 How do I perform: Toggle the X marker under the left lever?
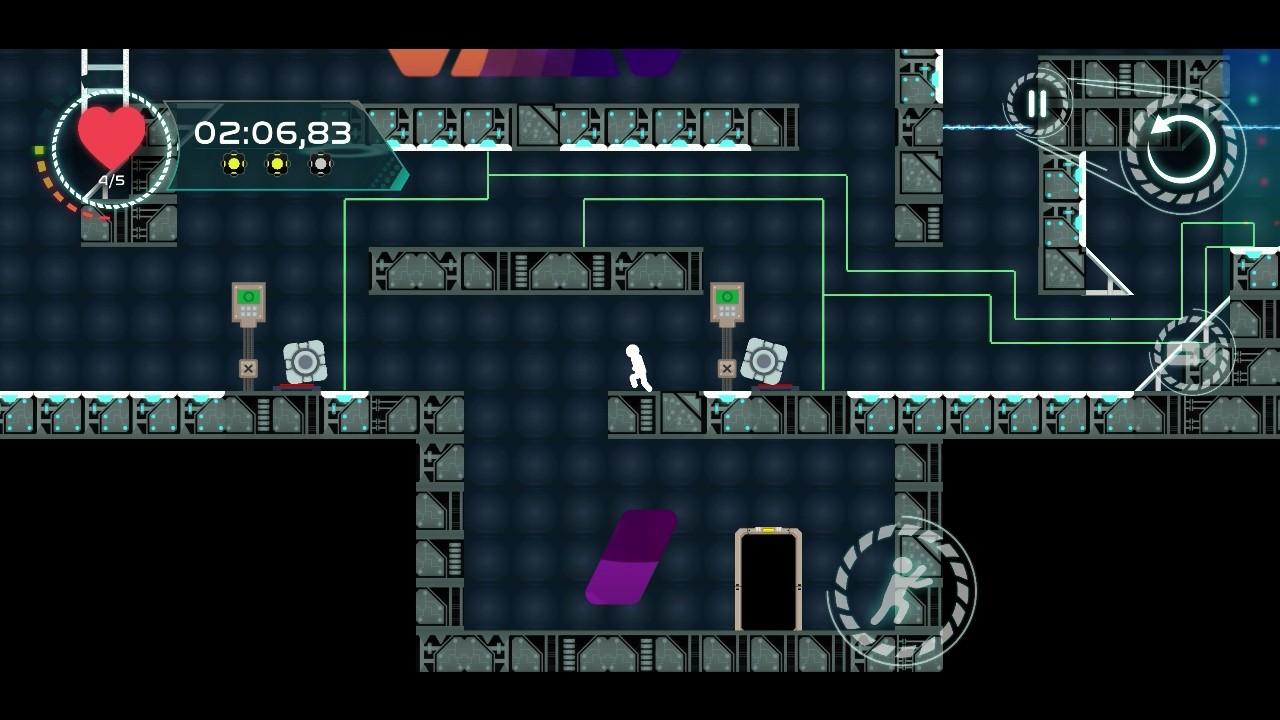pyautogui.click(x=248, y=368)
